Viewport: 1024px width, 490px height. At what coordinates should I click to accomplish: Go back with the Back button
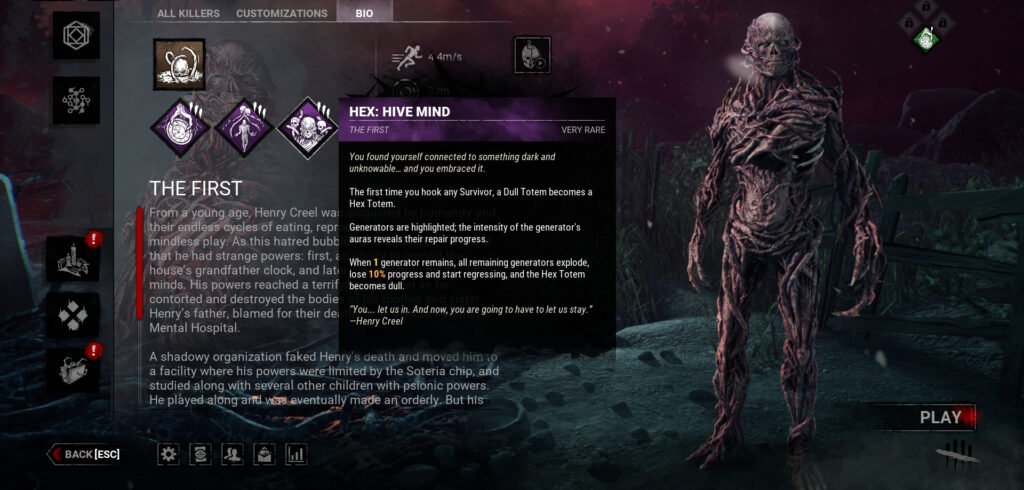click(88, 454)
